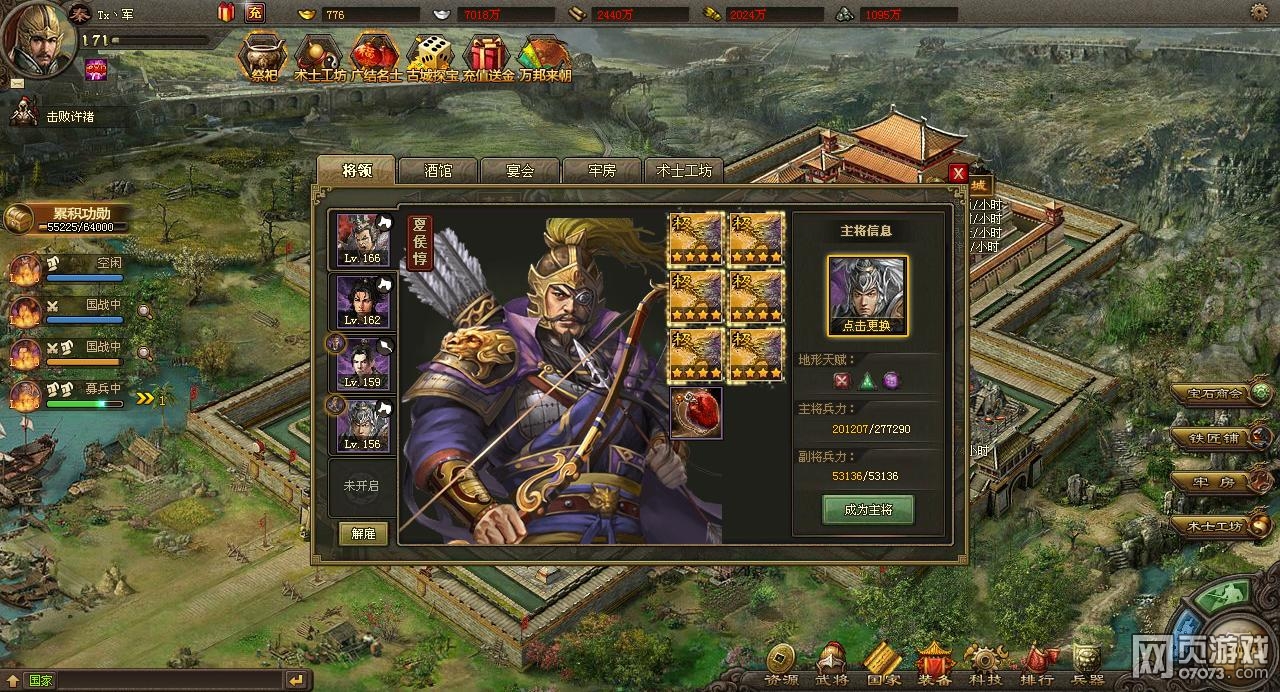Open the 充值送金 gift box event

[488, 58]
